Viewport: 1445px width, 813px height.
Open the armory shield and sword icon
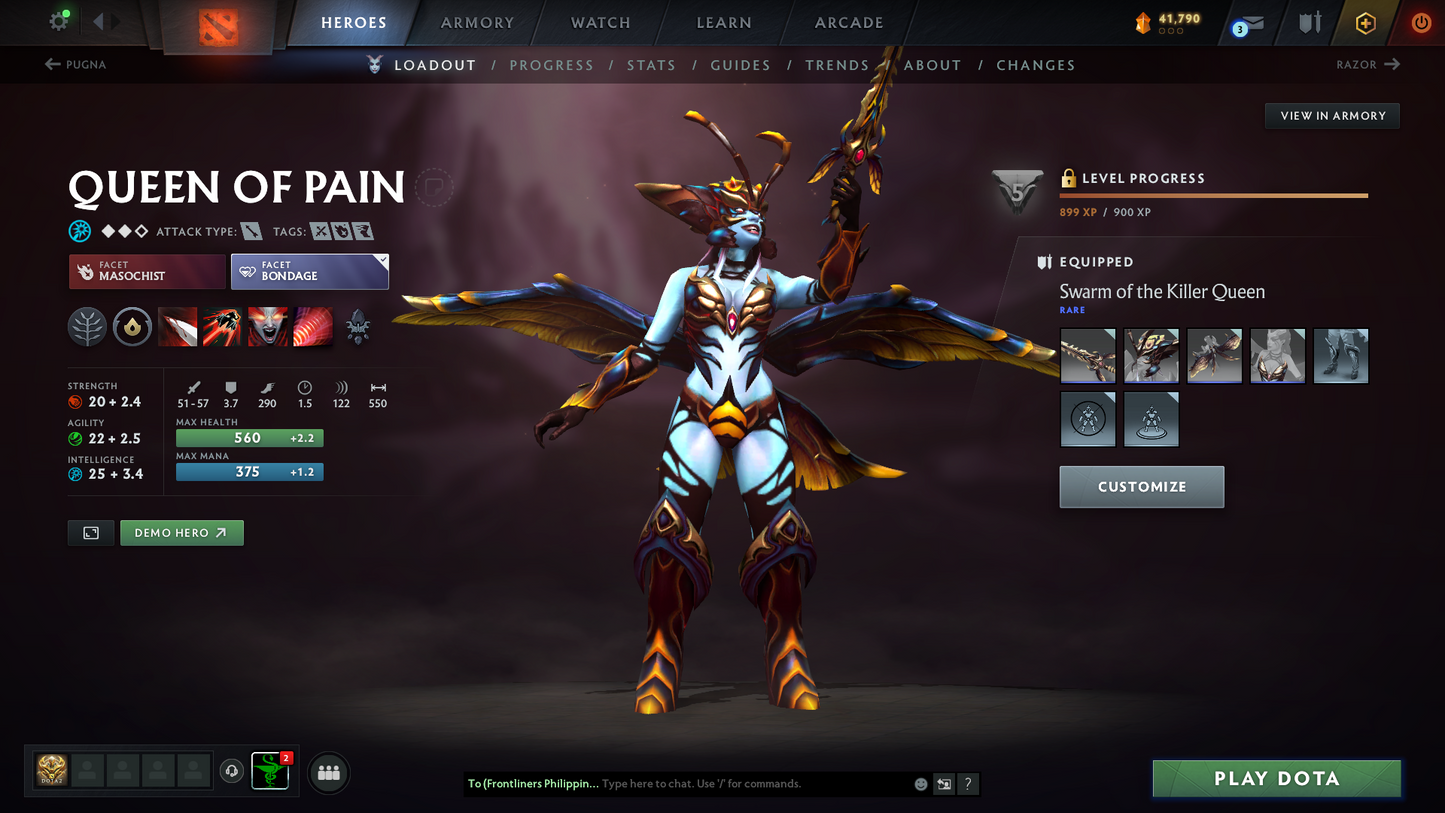pos(1310,22)
